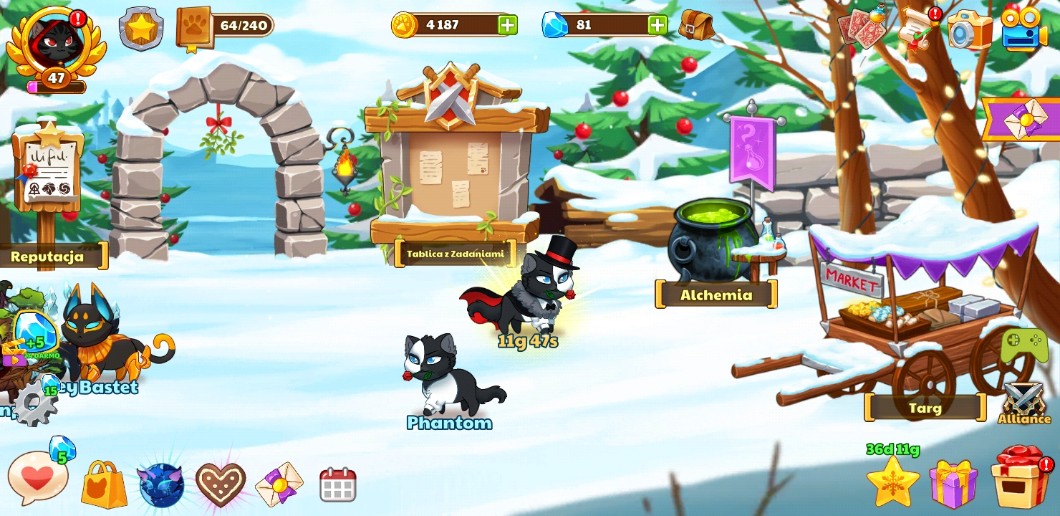Open the calendar icon
The height and width of the screenshot is (516, 1060).
coord(338,485)
